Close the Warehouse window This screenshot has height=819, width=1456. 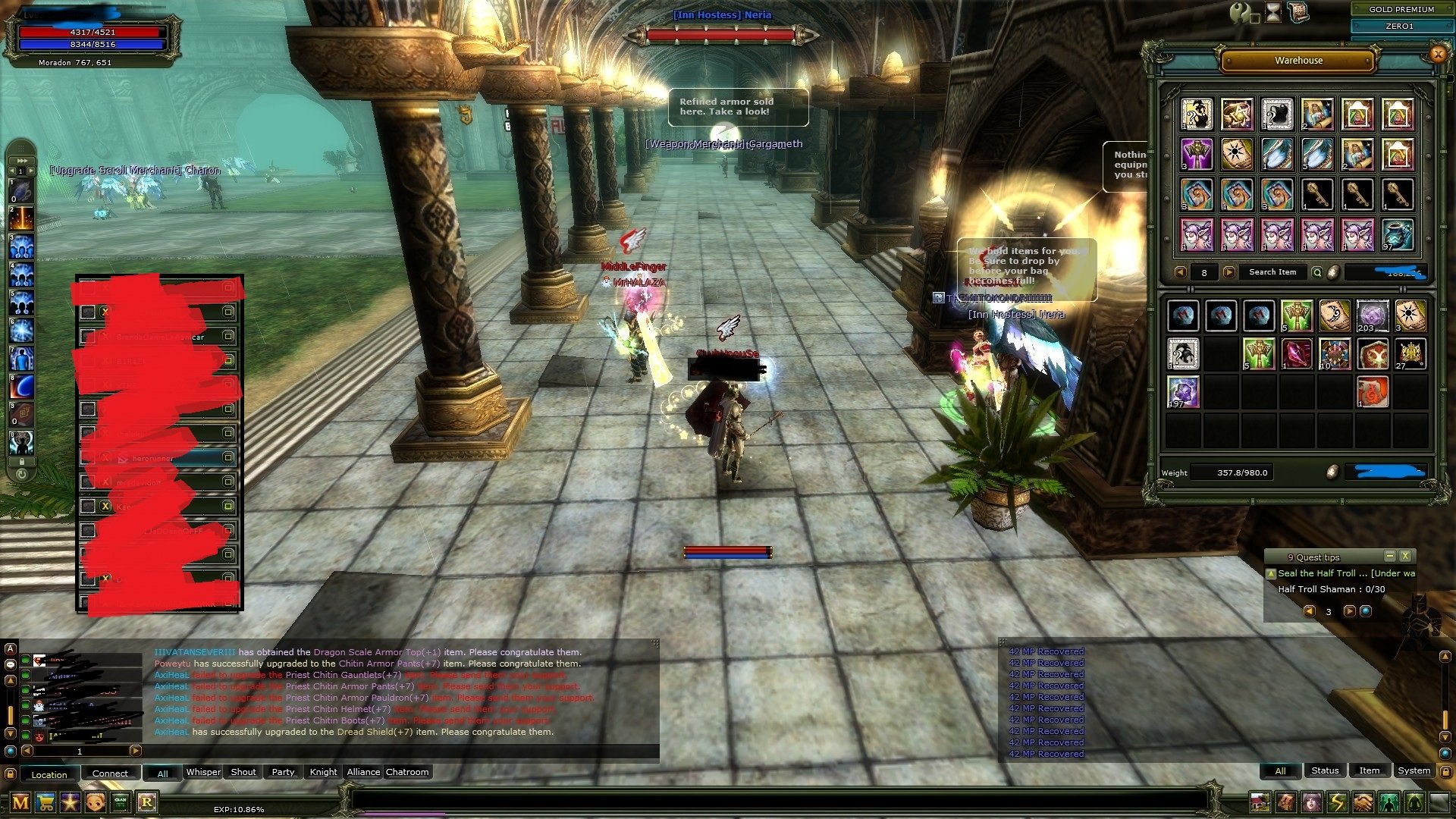[x=1437, y=54]
